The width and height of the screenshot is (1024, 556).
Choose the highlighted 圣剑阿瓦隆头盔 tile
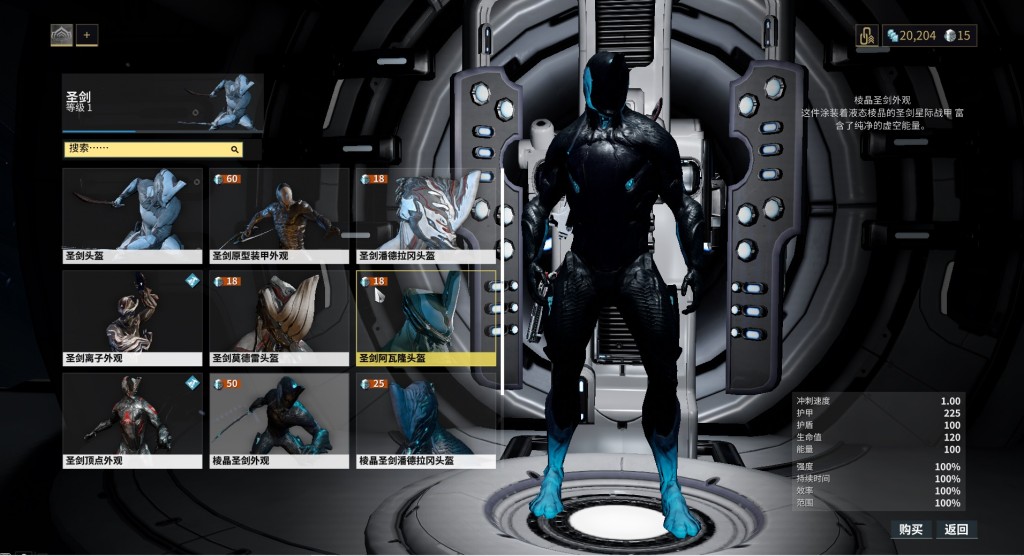point(426,316)
